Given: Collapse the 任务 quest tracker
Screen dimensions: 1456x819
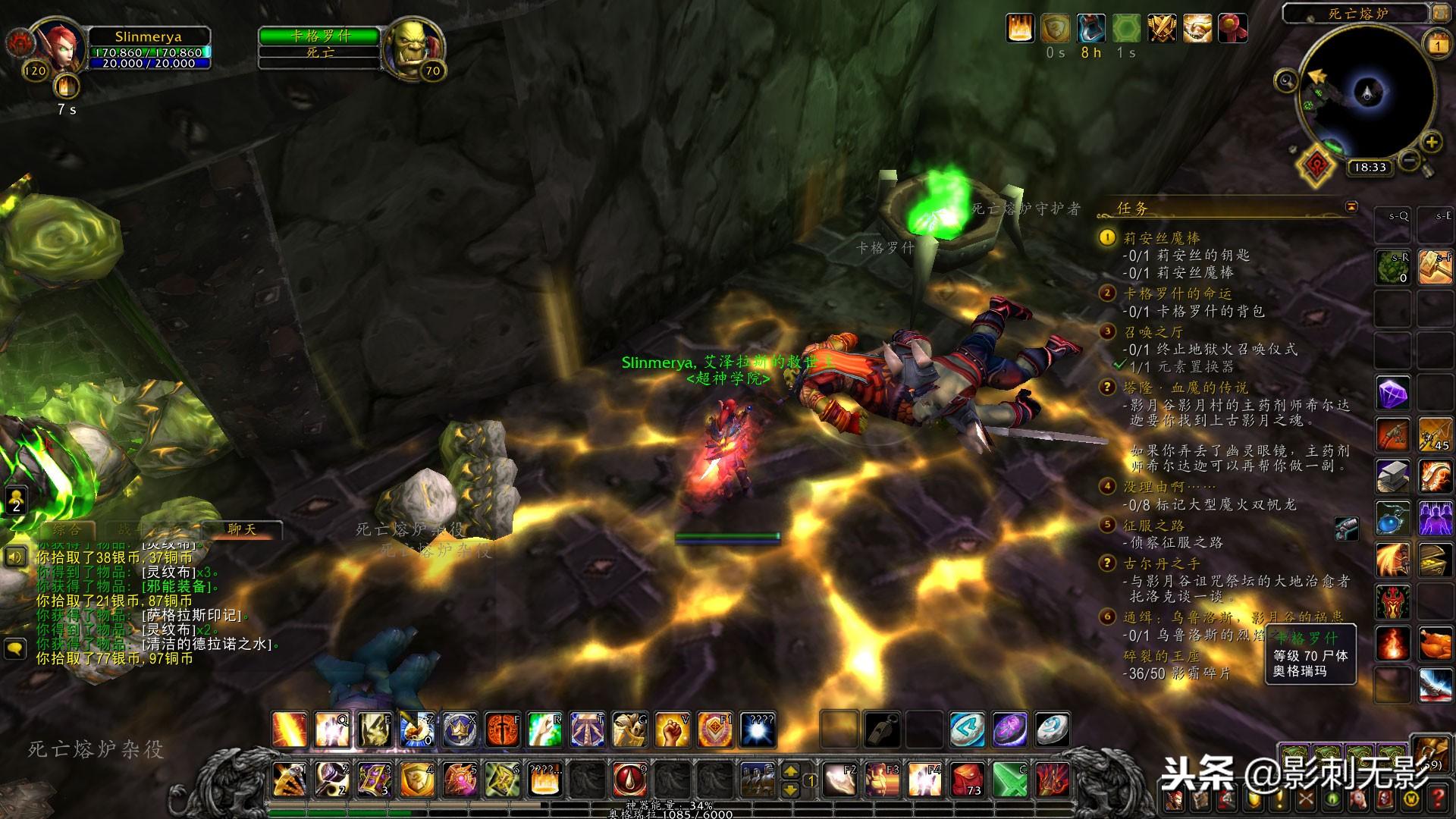Looking at the screenshot, I should (1351, 207).
